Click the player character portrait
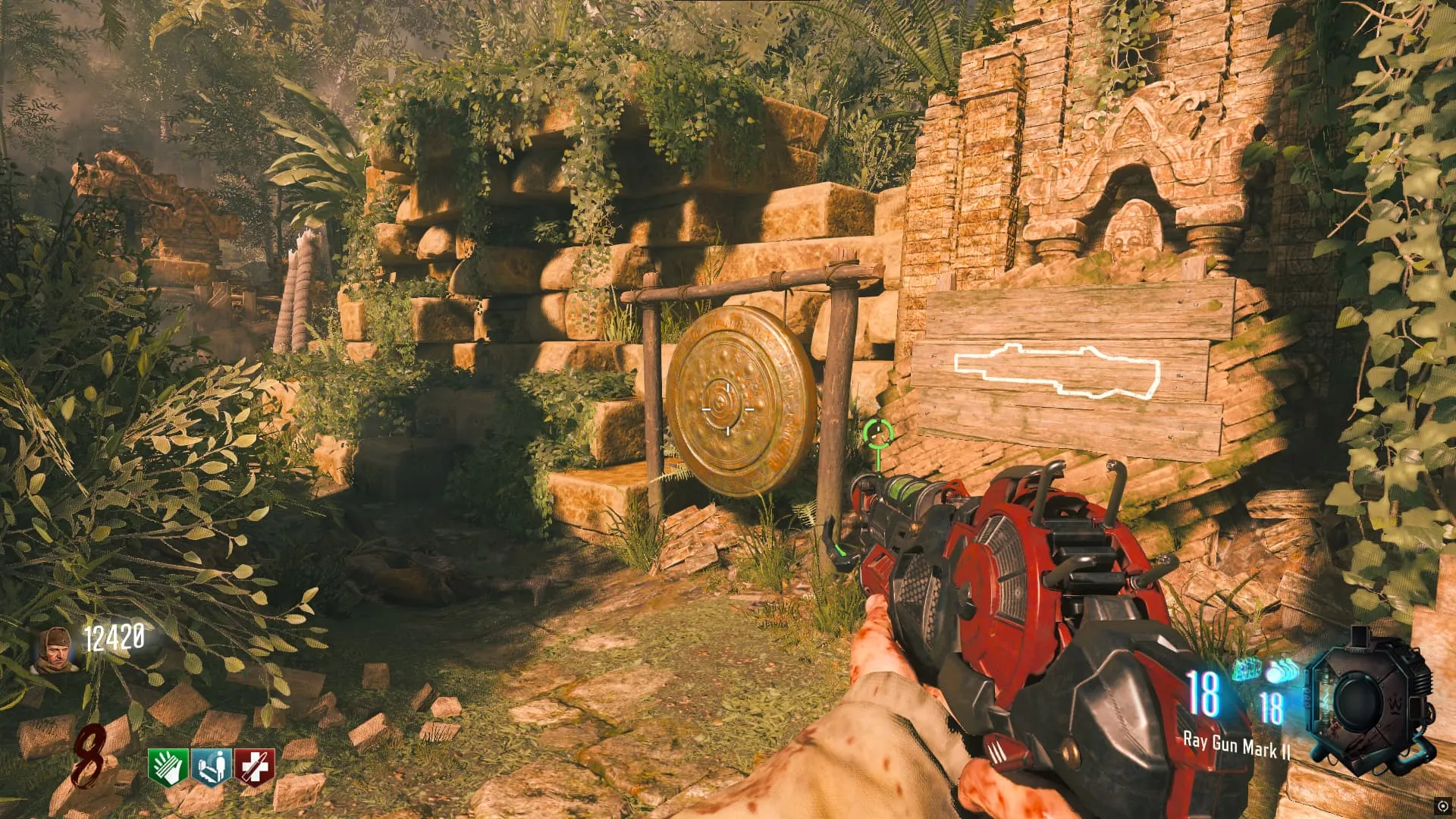 [x=58, y=650]
